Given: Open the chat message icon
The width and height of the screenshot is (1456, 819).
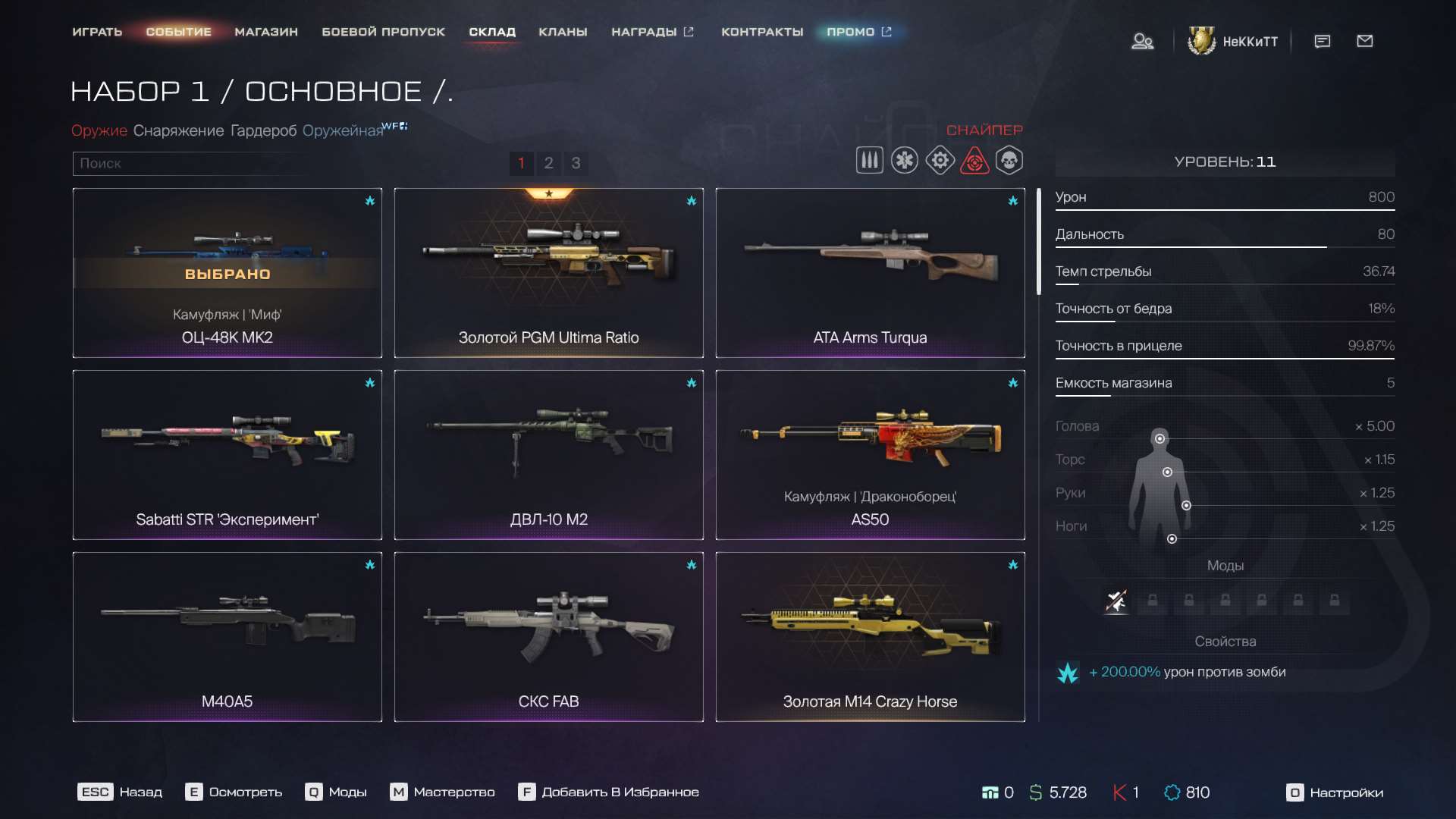Looking at the screenshot, I should coord(1322,42).
